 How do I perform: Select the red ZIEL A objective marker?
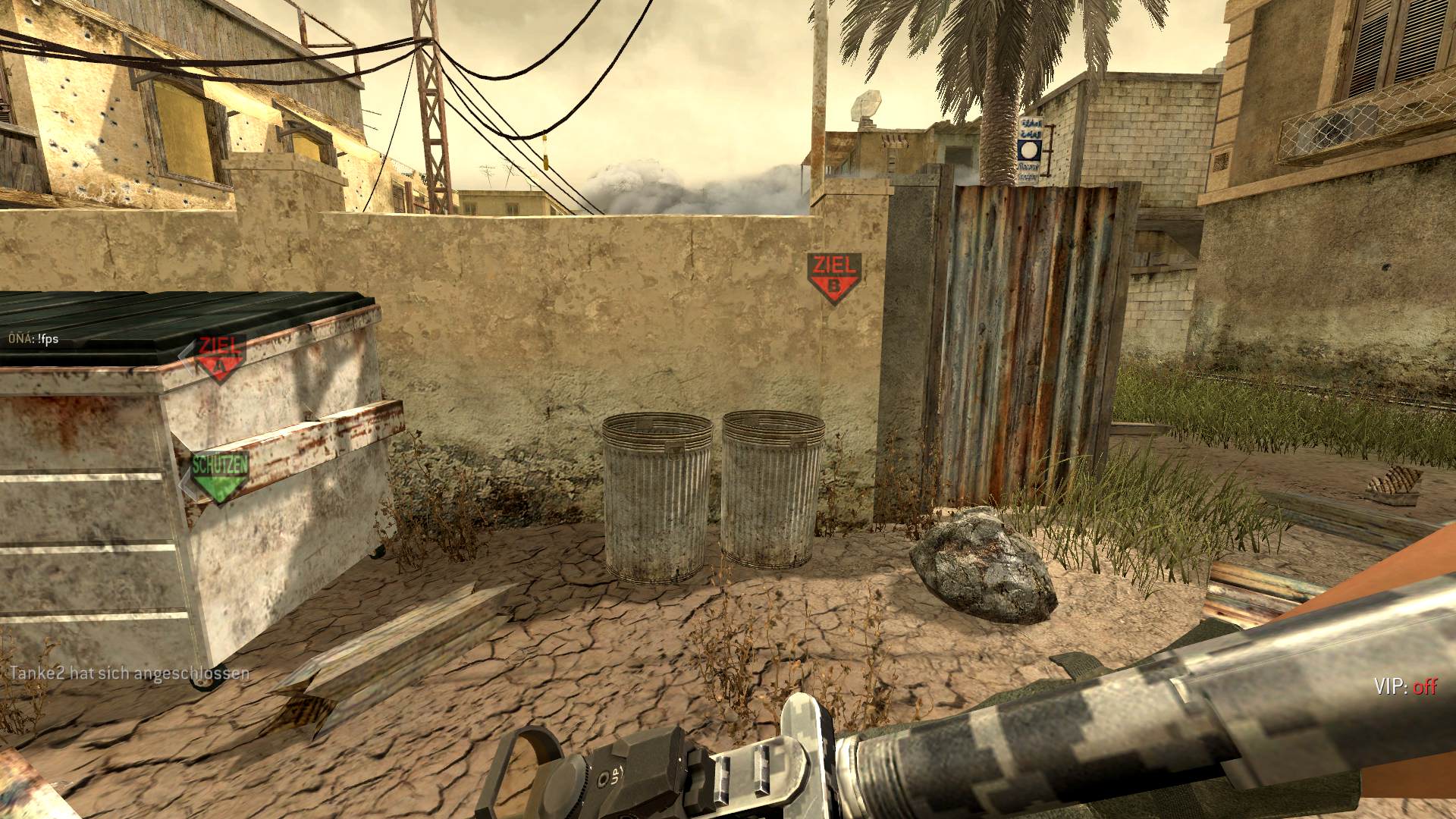click(219, 358)
